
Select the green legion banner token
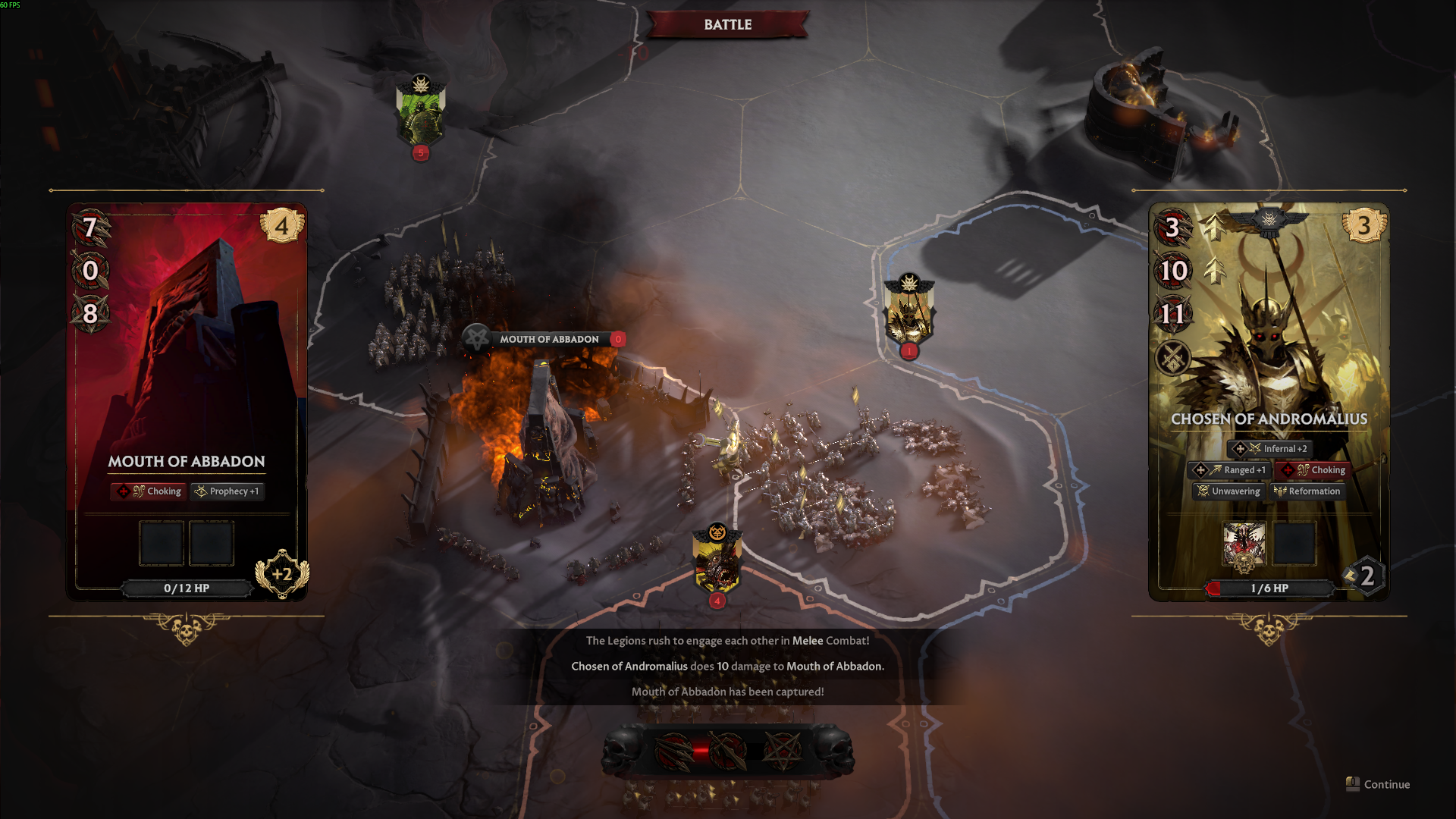pyautogui.click(x=420, y=111)
